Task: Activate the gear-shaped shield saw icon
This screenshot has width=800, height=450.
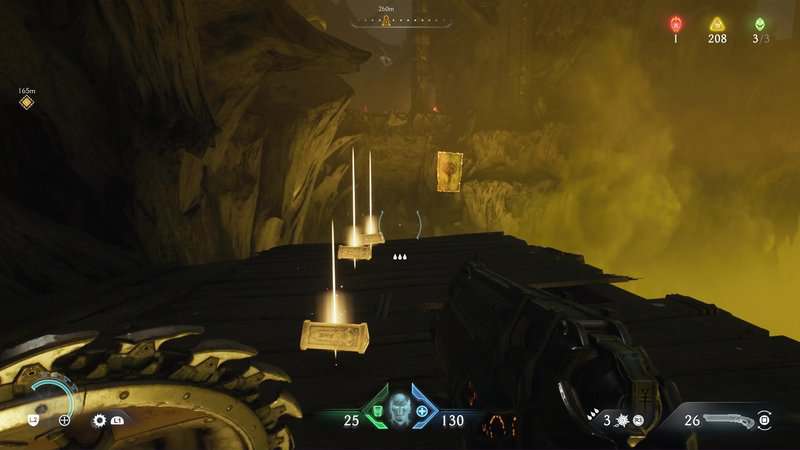Action: [99, 421]
